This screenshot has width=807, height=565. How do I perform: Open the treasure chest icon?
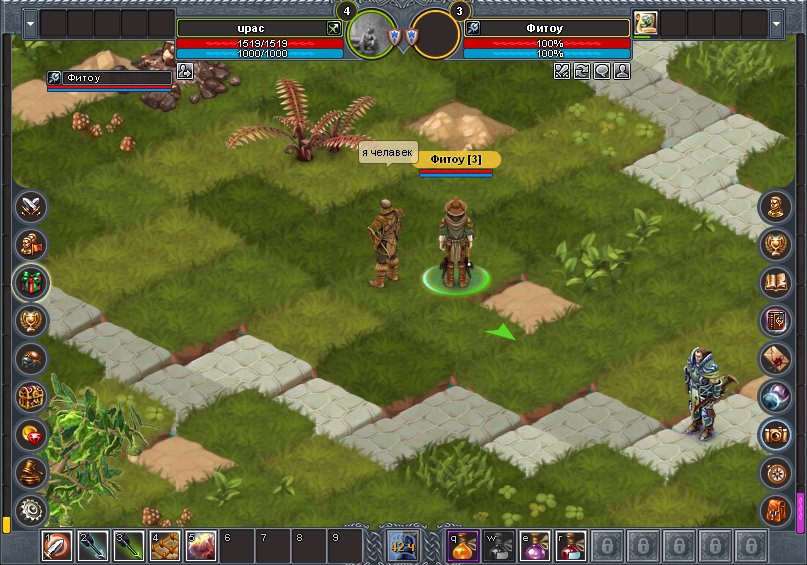pos(32,396)
